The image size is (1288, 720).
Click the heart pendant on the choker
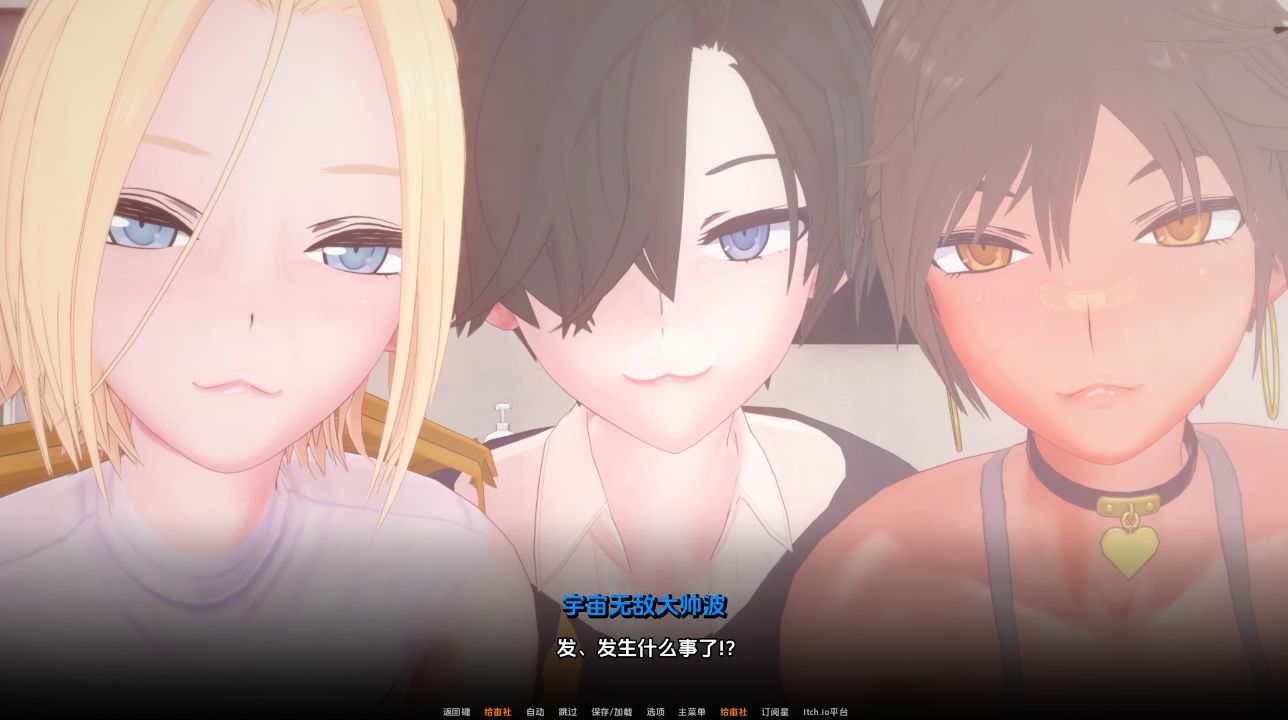click(x=1128, y=549)
